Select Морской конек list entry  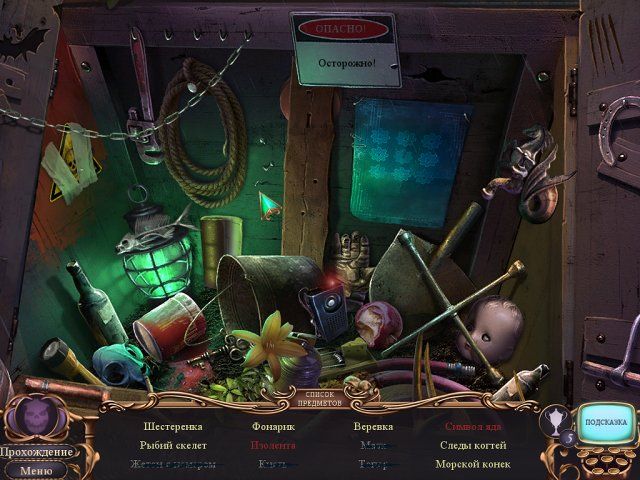coord(472,464)
